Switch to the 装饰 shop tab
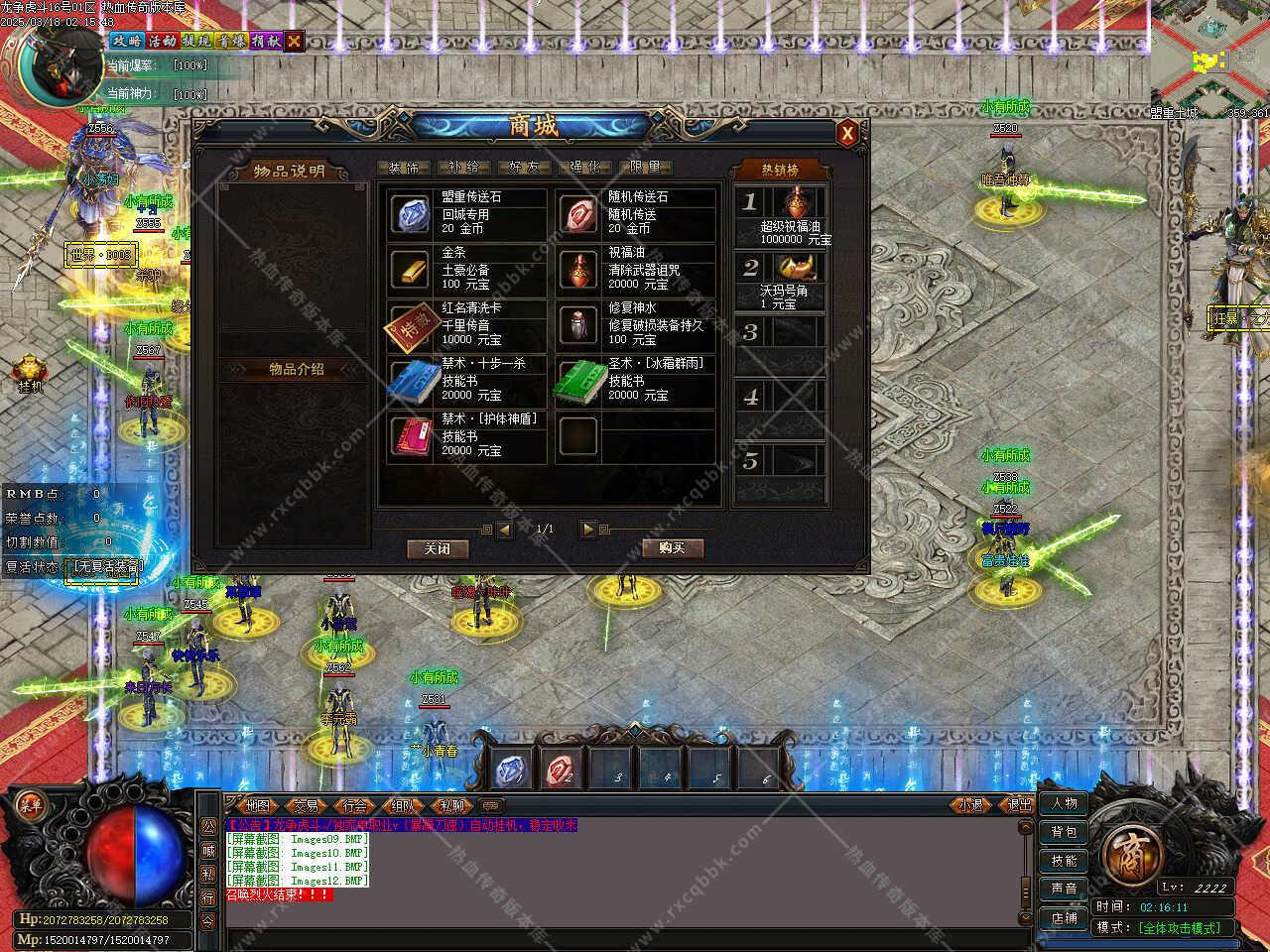Screen dimensions: 1270x952 403,168
